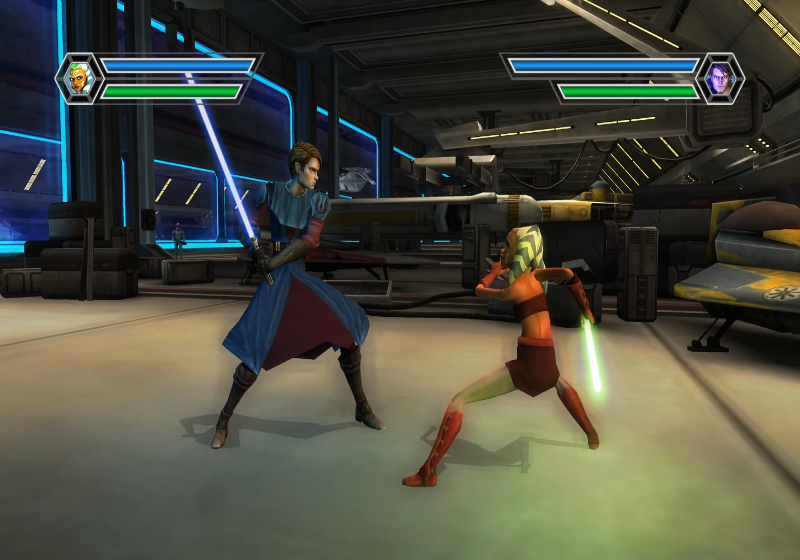
Task: Click Ahsoka's portrait icon in the HUD
Action: [79, 78]
